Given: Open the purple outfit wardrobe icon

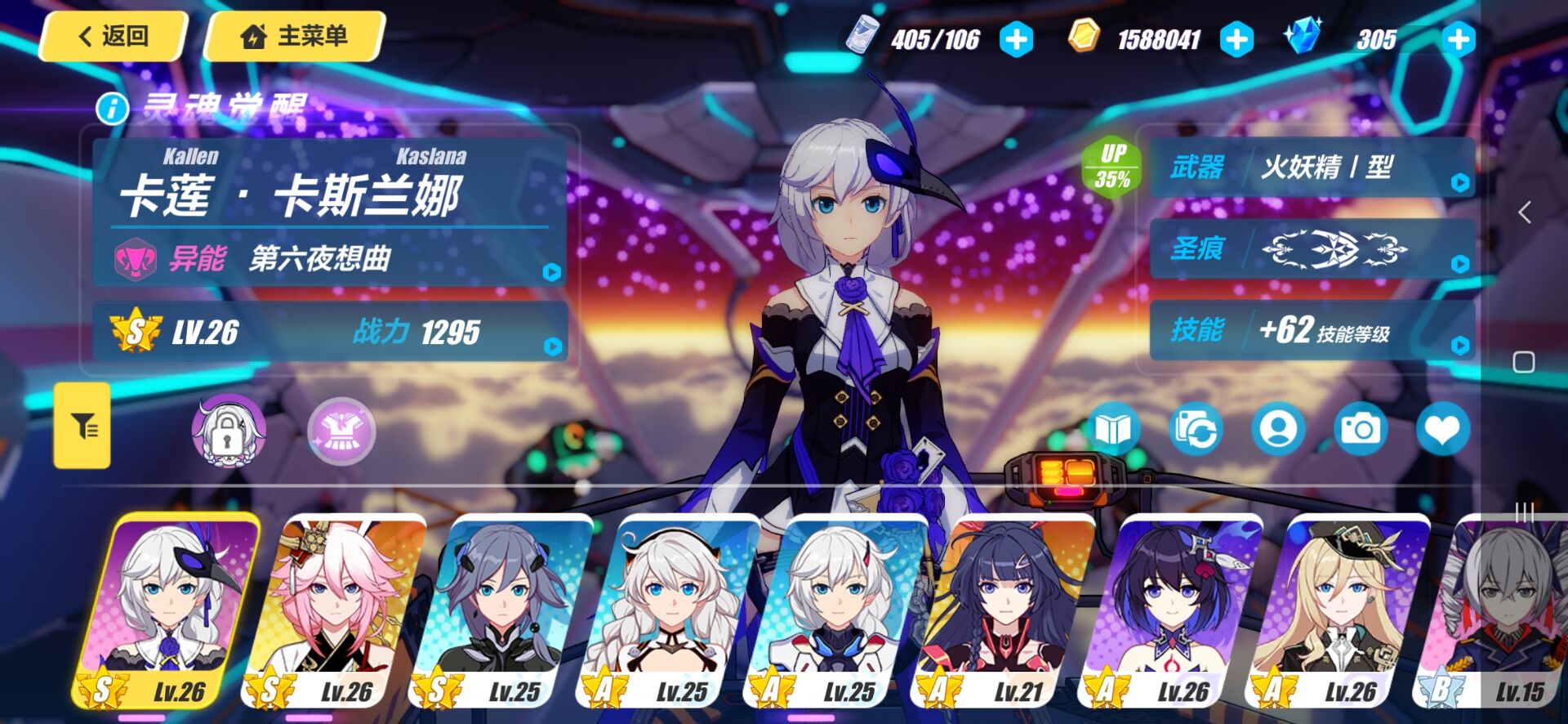Looking at the screenshot, I should point(341,431).
